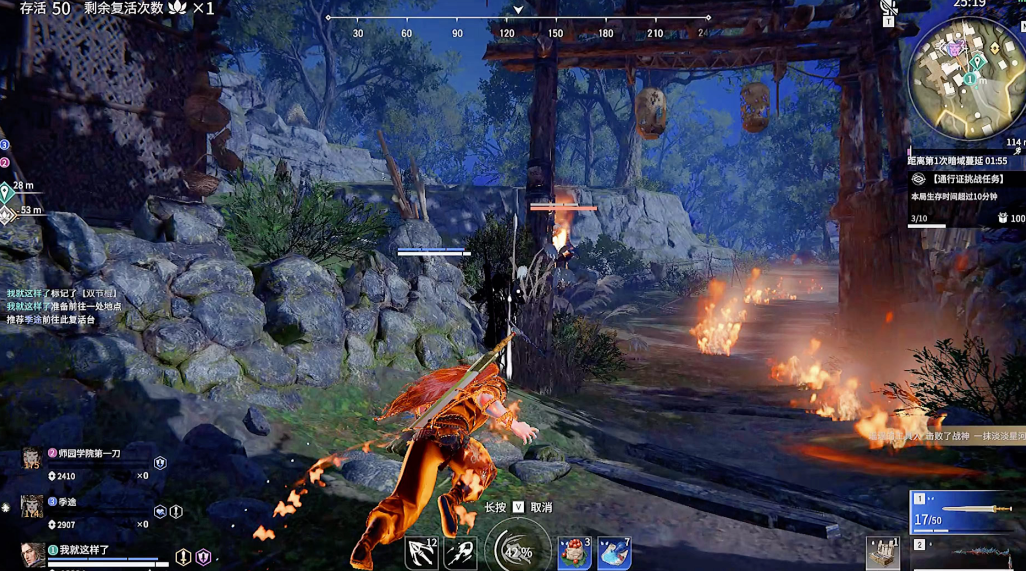Select the sword weapon slot 1

pos(966,511)
